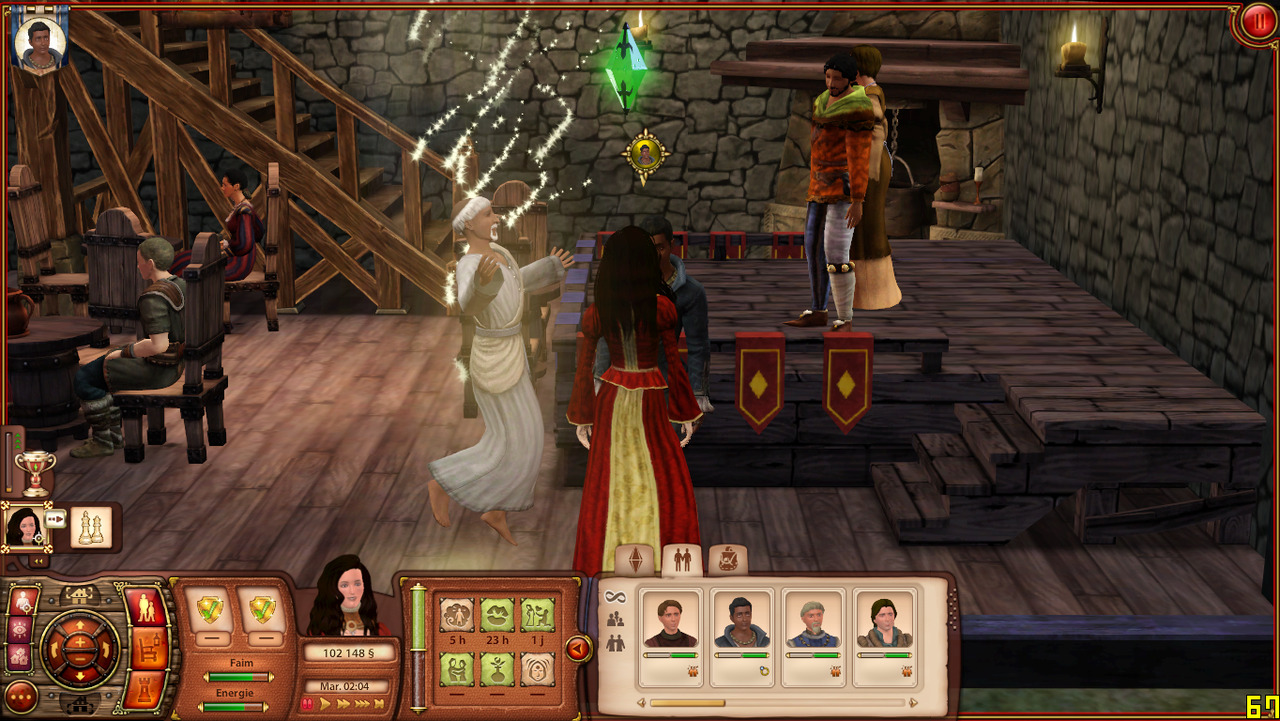Image resolution: width=1280 pixels, height=721 pixels.
Task: Select the dark-skinned man with ring relationship card
Action: click(x=743, y=637)
